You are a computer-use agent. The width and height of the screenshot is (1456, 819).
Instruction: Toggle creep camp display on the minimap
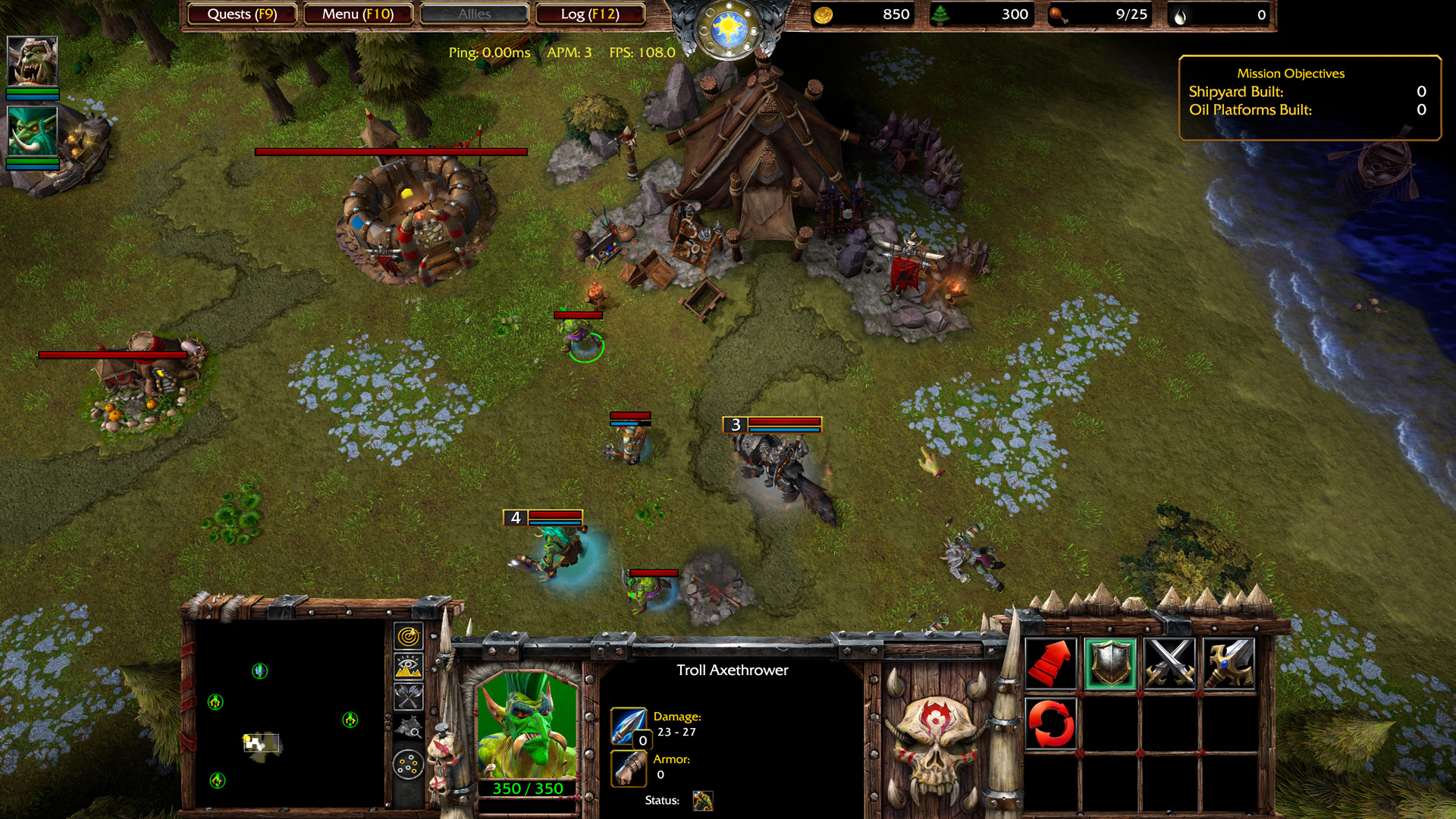409,728
